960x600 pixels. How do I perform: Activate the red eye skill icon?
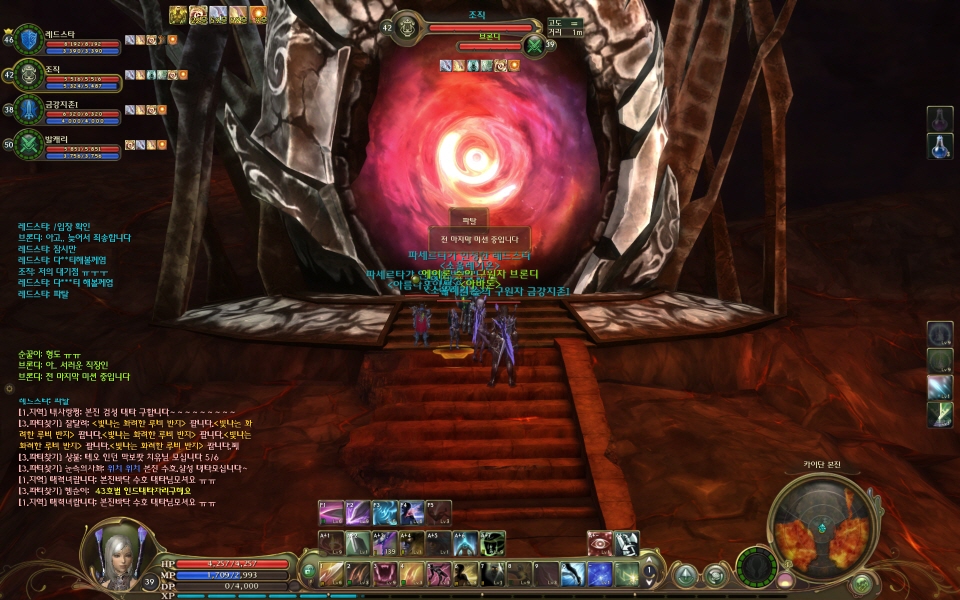tap(599, 543)
